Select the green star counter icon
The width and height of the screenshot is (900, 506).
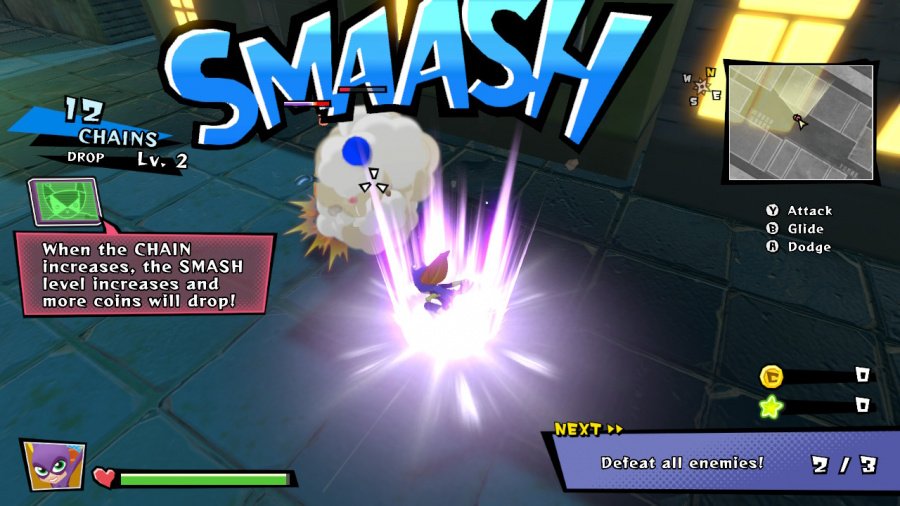click(x=771, y=406)
